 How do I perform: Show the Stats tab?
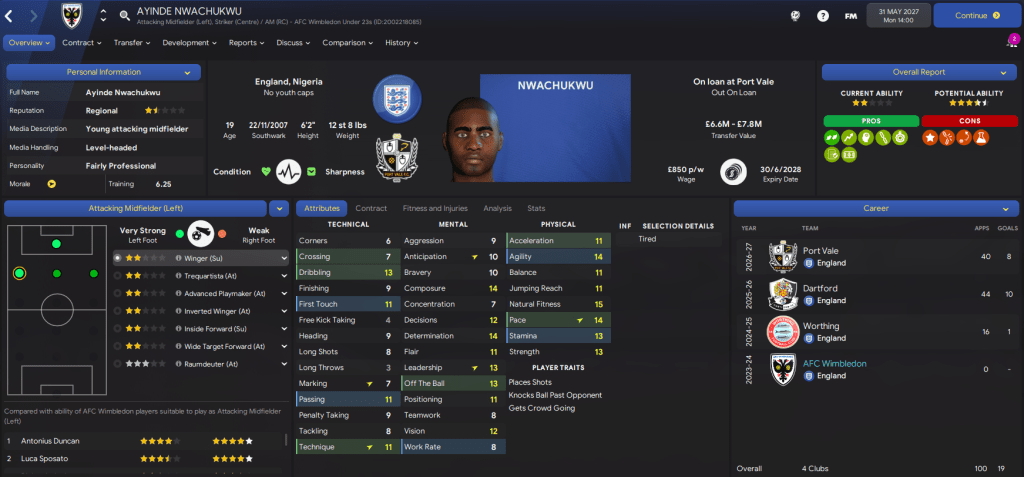(x=536, y=208)
